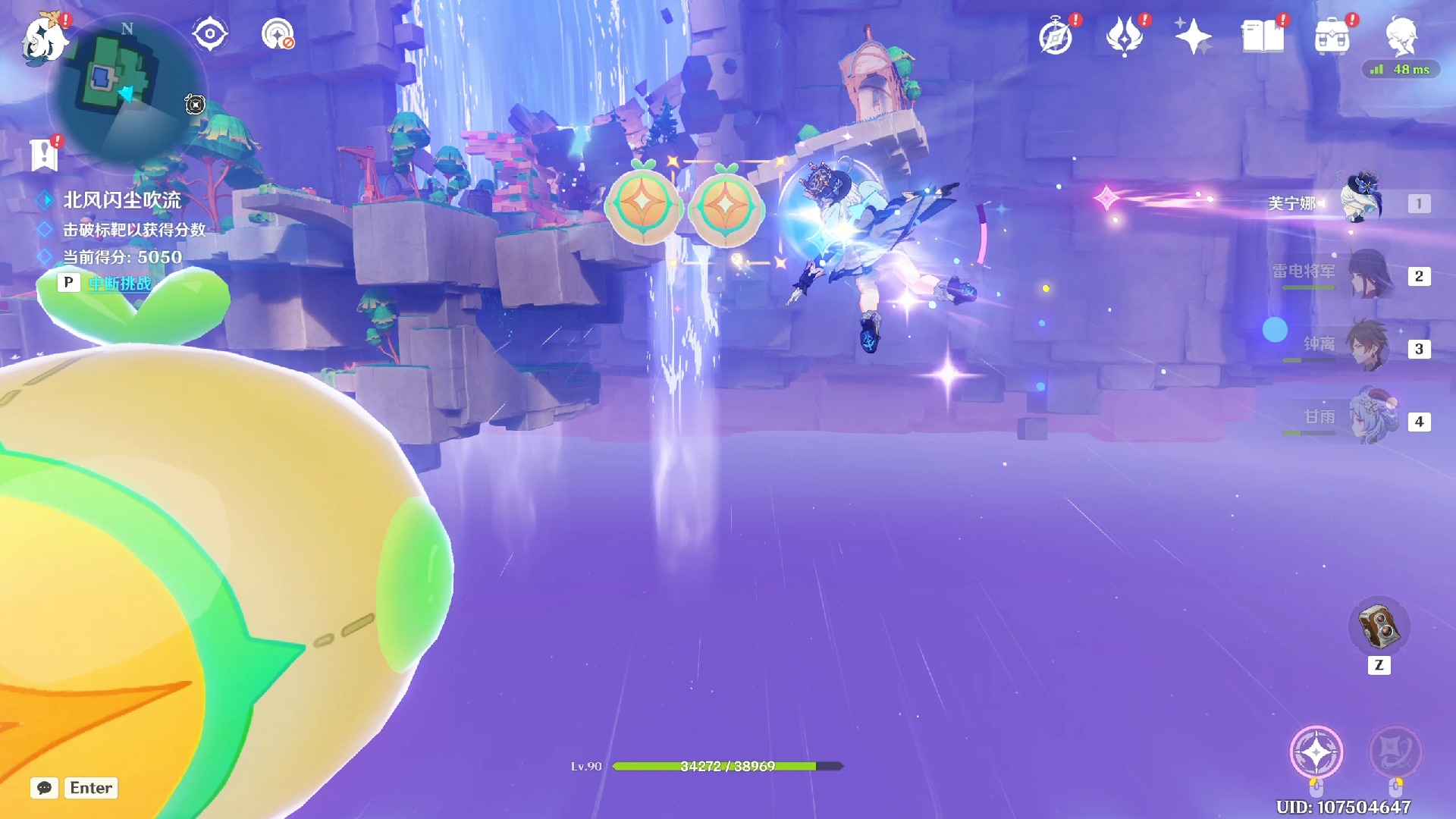Open the winged battle pass icon
This screenshot has height=819, width=1456.
point(1124,36)
